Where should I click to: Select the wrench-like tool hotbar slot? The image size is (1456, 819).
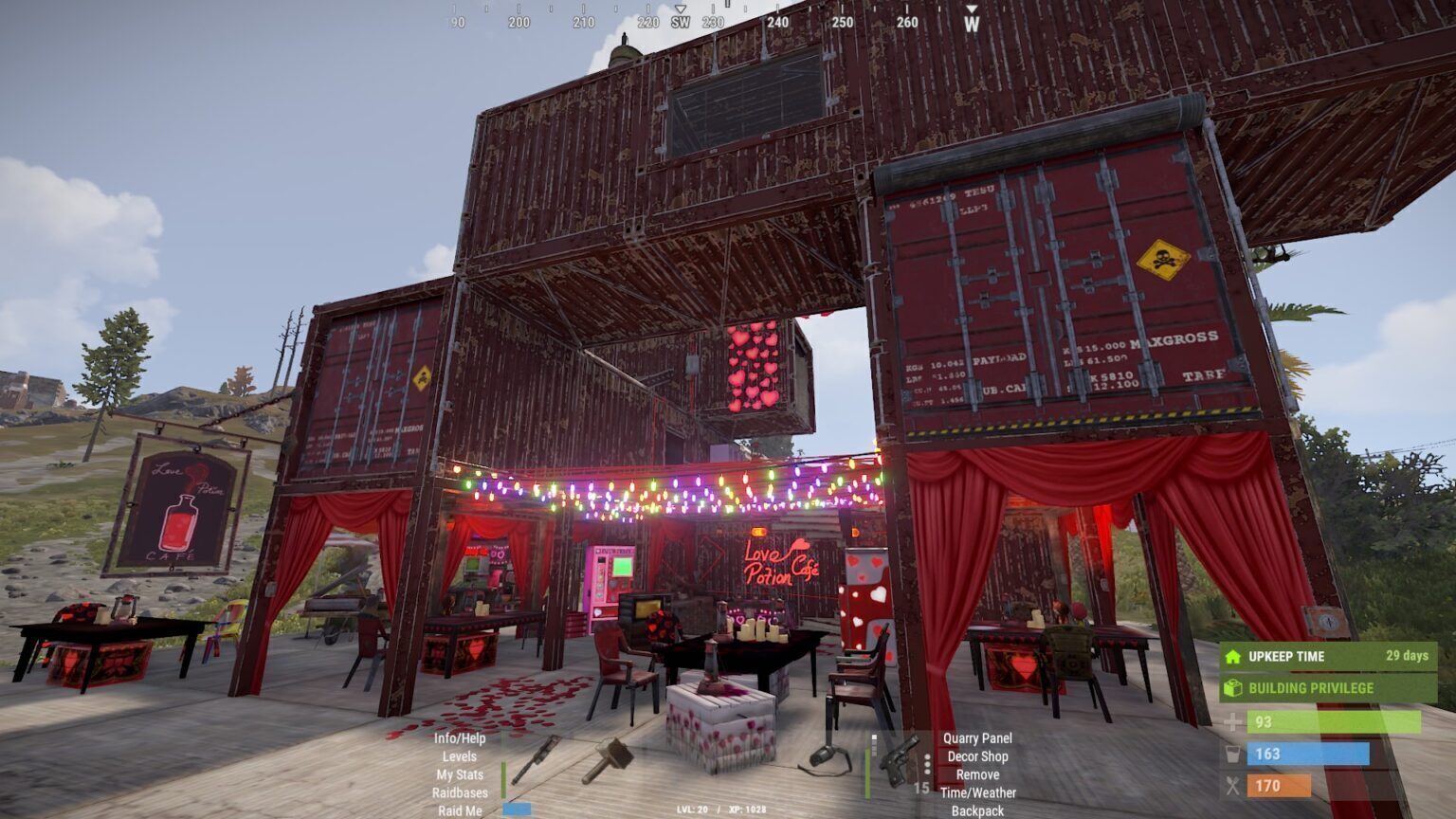[537, 758]
